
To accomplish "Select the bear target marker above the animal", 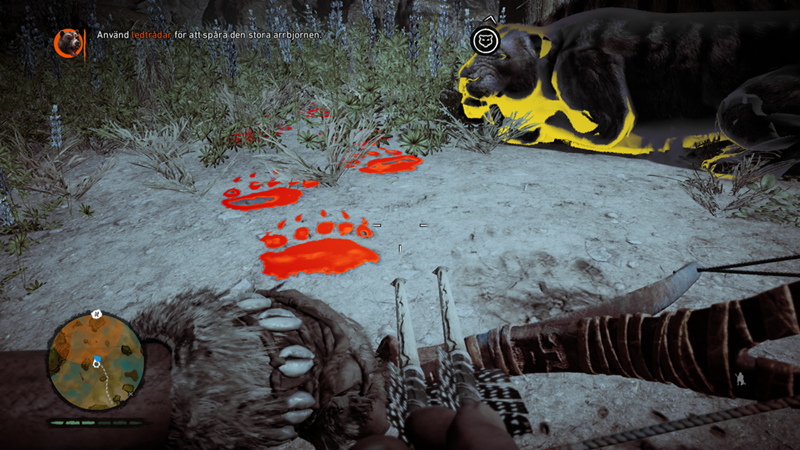I will 487,40.
